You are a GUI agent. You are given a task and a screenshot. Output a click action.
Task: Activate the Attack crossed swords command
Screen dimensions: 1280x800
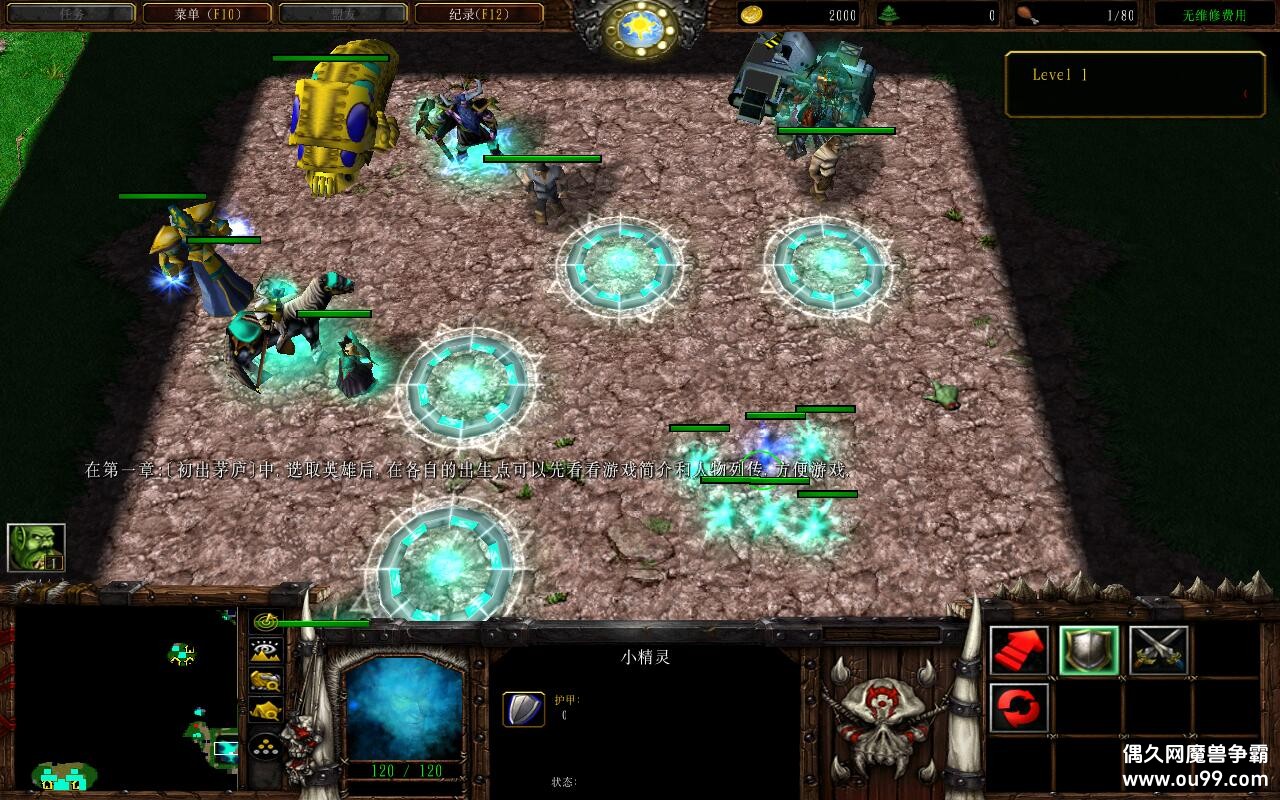(x=1159, y=651)
